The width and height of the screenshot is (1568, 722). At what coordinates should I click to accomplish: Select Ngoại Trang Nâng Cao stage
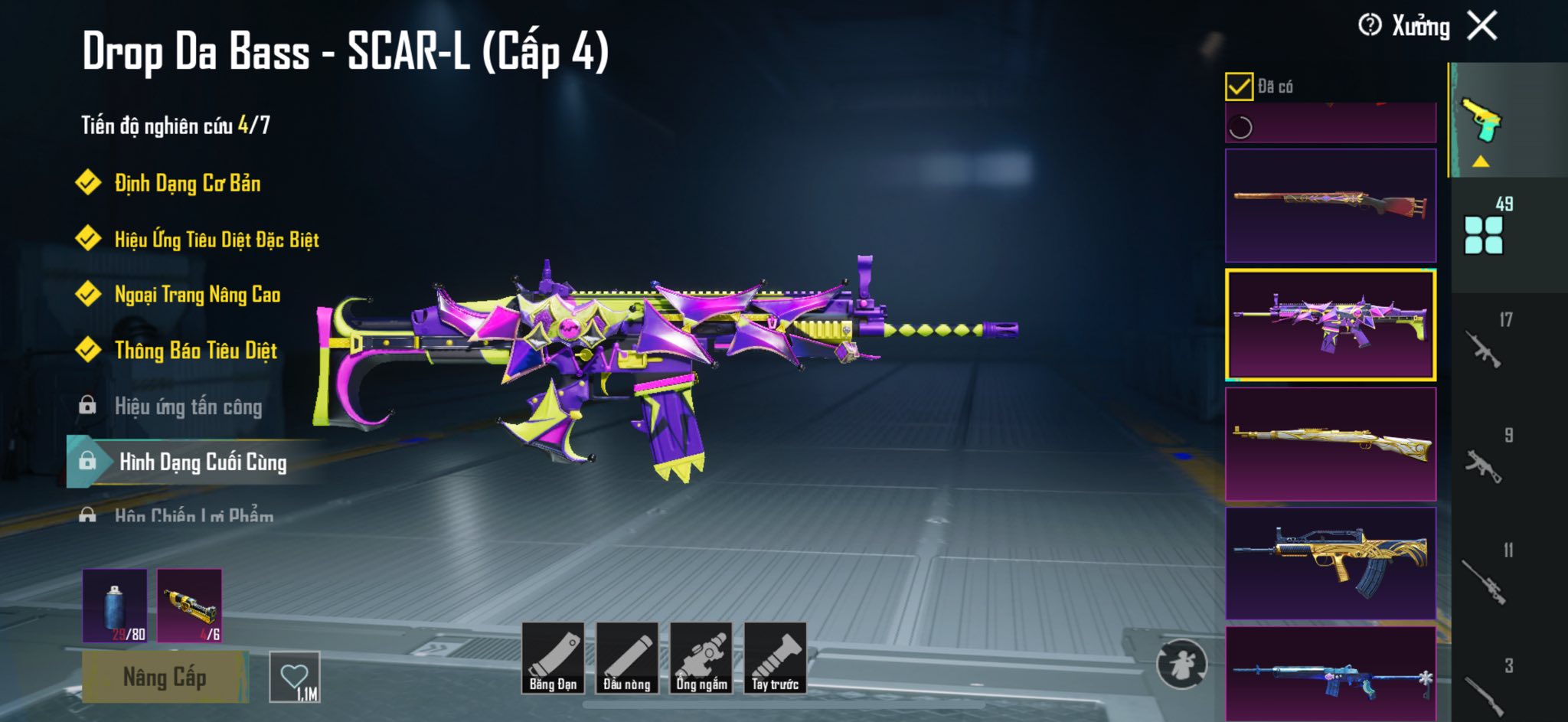pos(197,295)
